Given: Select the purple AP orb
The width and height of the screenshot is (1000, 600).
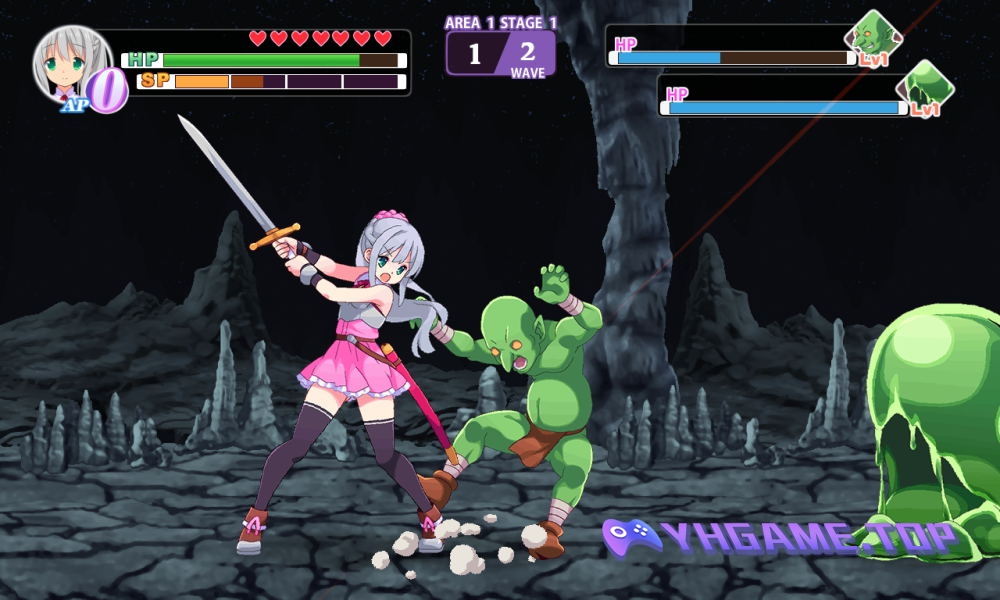Looking at the screenshot, I should 108,91.
